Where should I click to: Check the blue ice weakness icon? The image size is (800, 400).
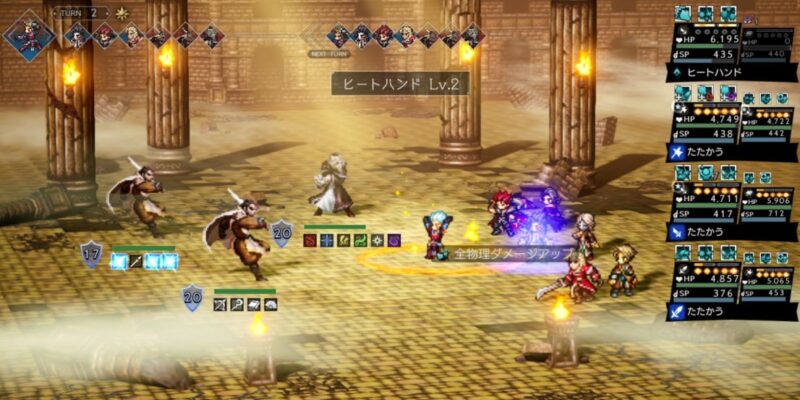tap(327, 240)
